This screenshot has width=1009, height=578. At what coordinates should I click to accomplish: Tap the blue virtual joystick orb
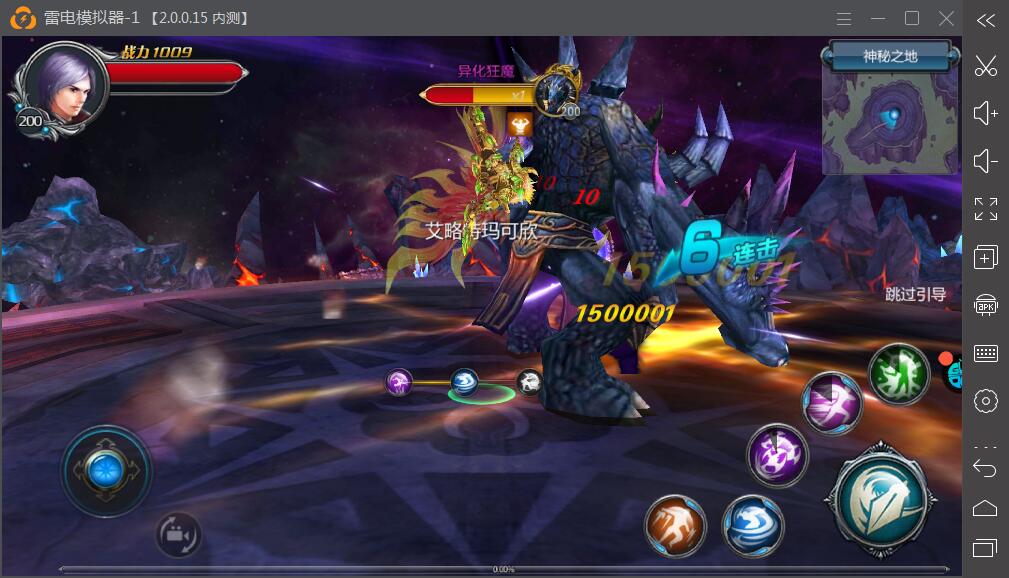click(x=105, y=470)
